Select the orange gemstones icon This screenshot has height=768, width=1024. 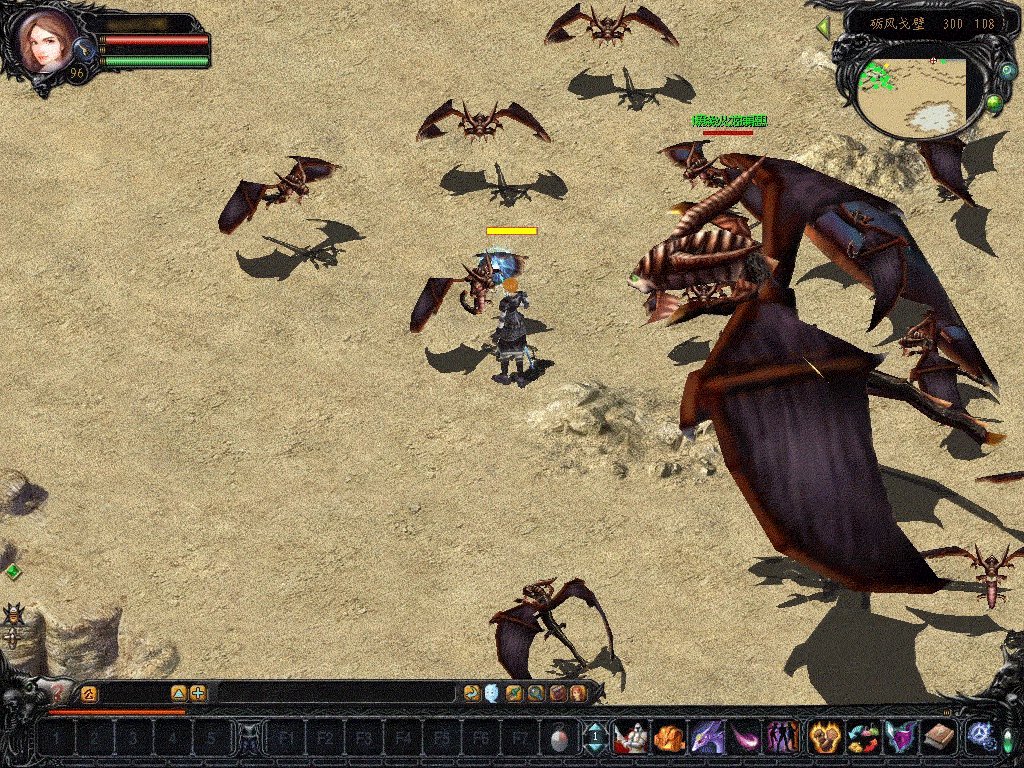669,738
